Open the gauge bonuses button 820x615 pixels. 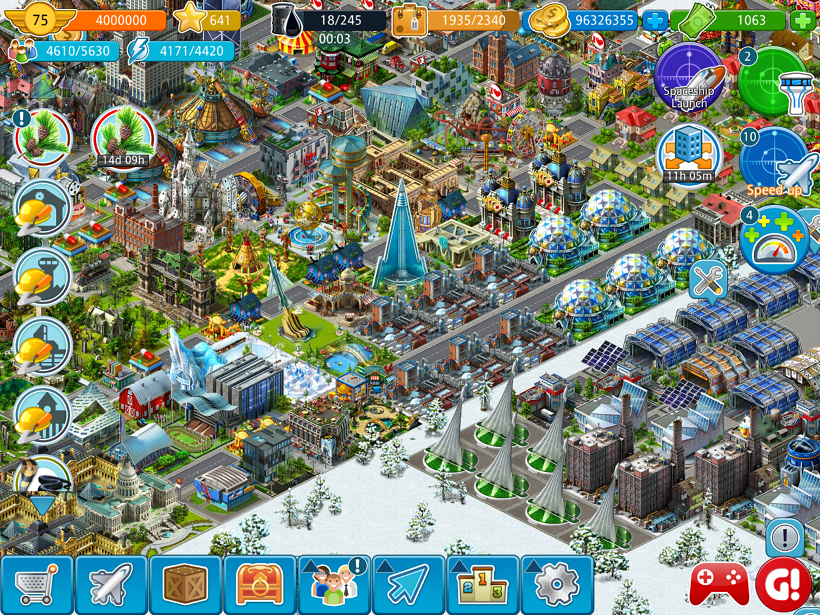(775, 239)
